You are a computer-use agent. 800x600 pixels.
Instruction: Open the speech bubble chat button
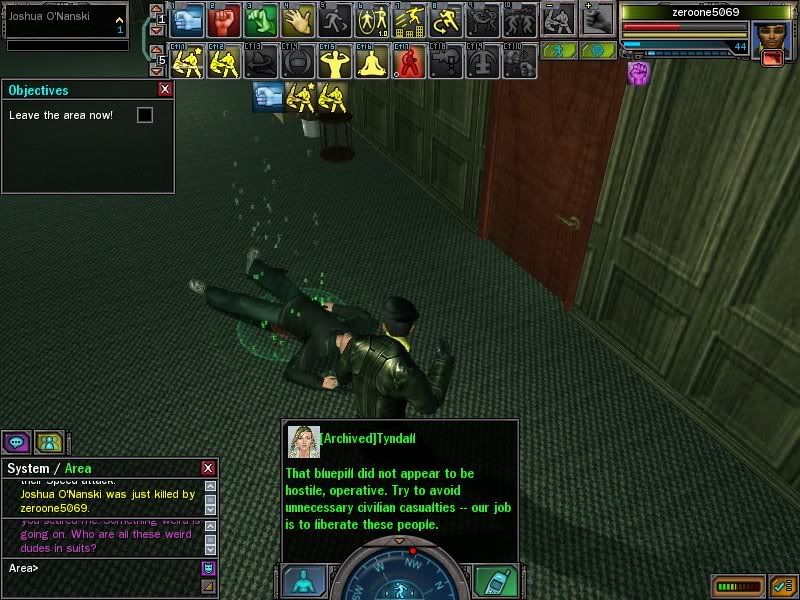pos(16,441)
